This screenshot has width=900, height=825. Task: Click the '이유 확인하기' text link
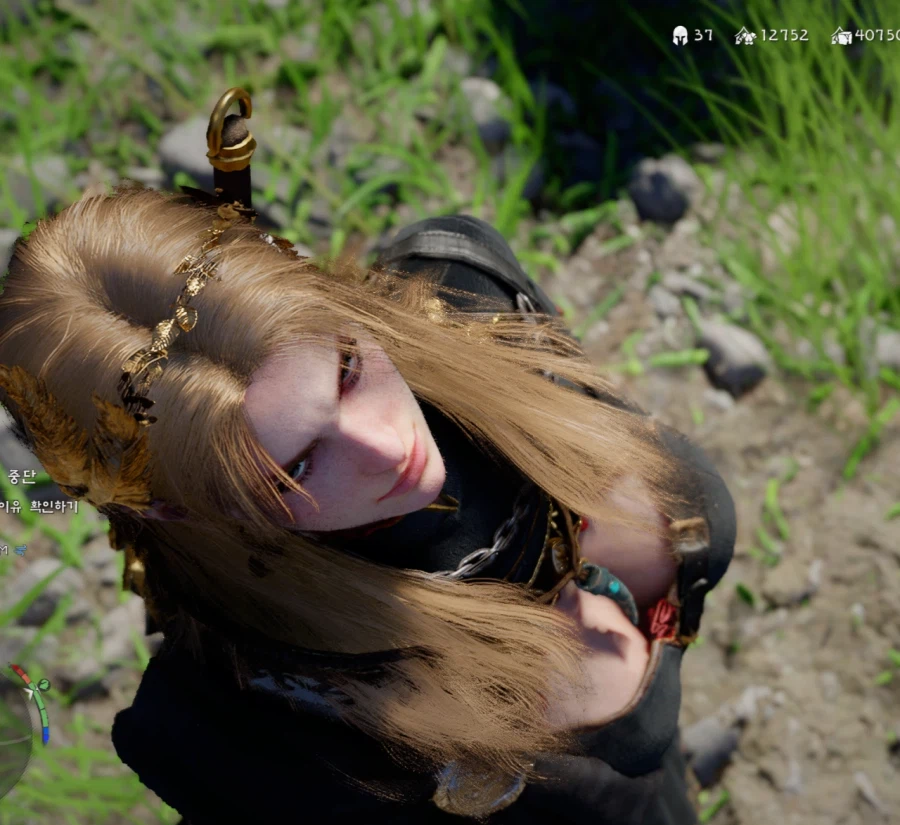coord(38,506)
